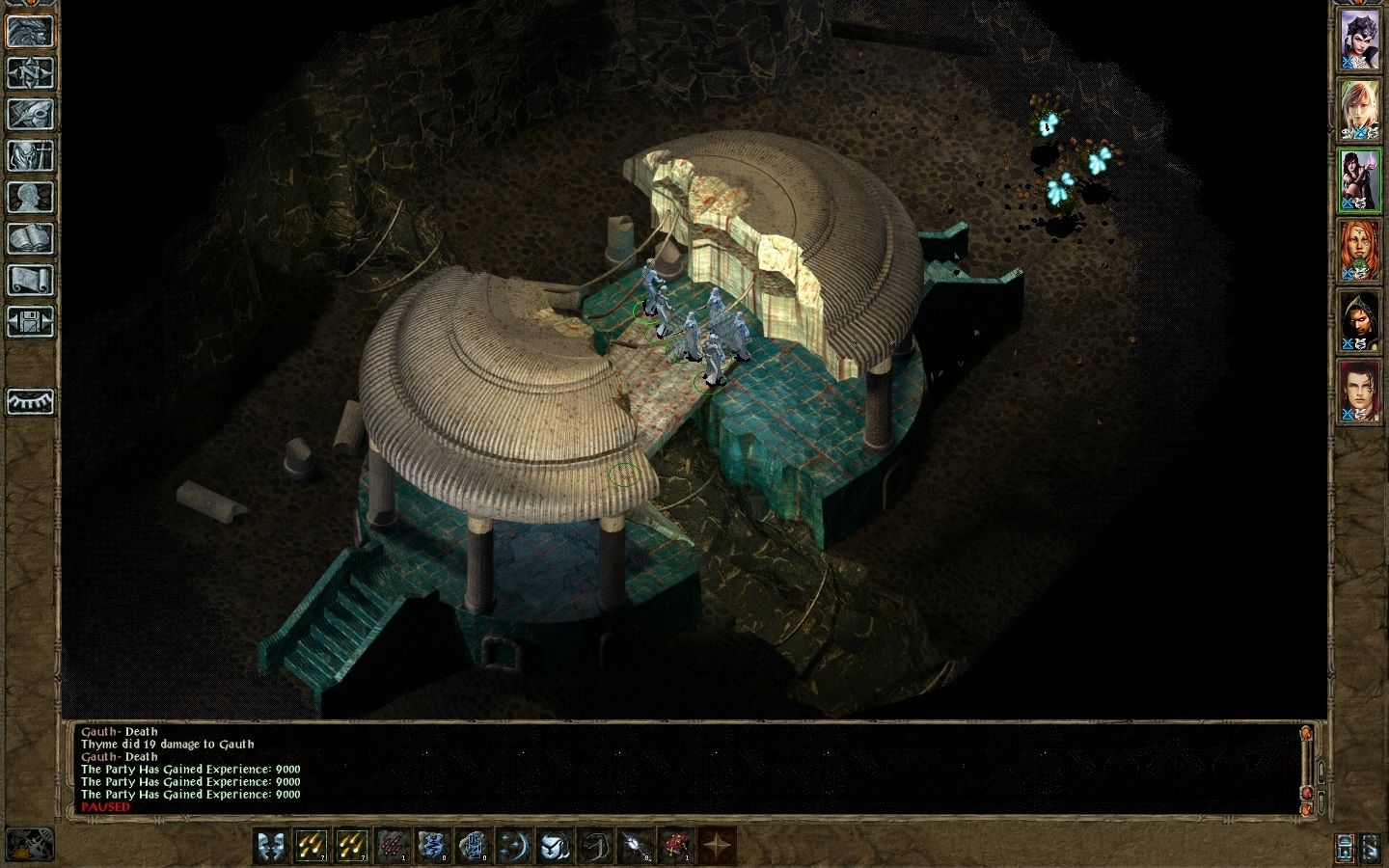
Task: Open the journal with the quill icon
Action: point(30,114)
